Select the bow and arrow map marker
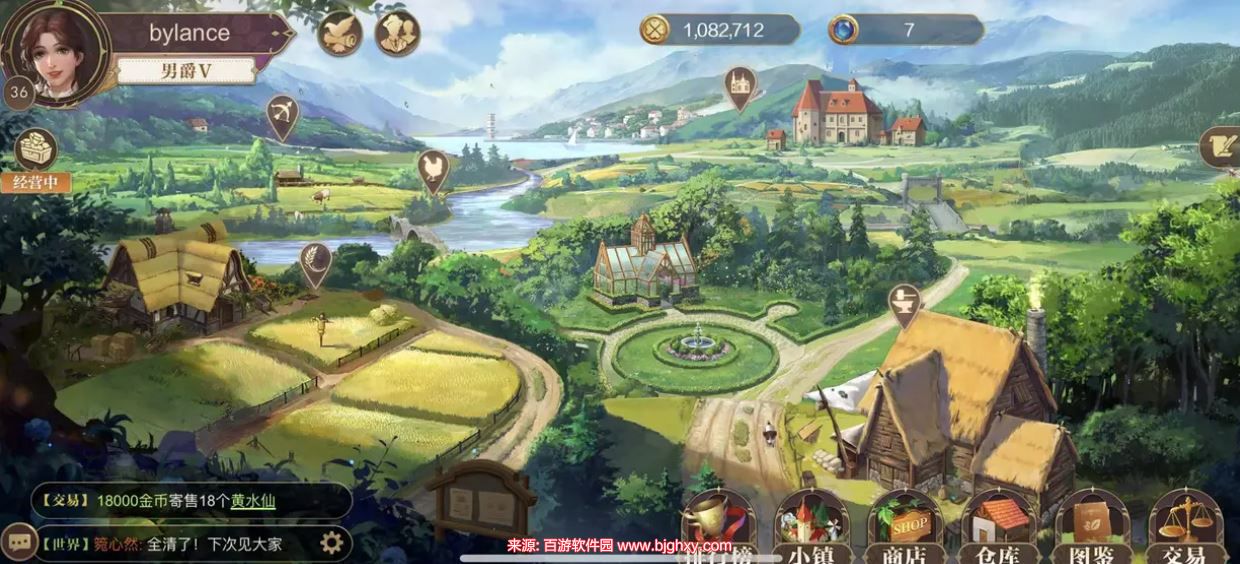Viewport: 1240px width, 564px height. click(283, 115)
